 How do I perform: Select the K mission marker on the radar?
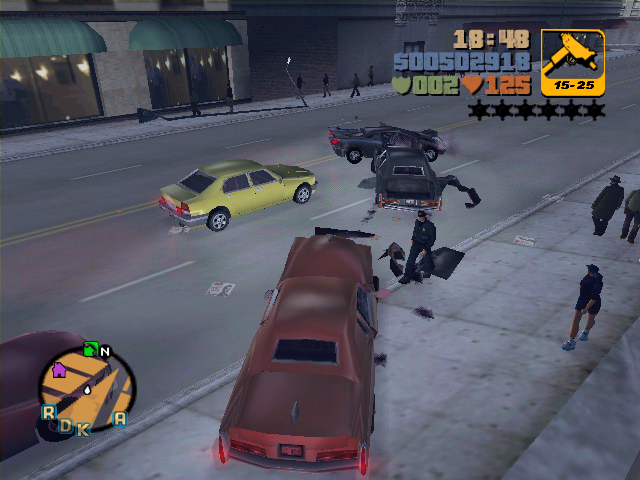click(x=83, y=429)
